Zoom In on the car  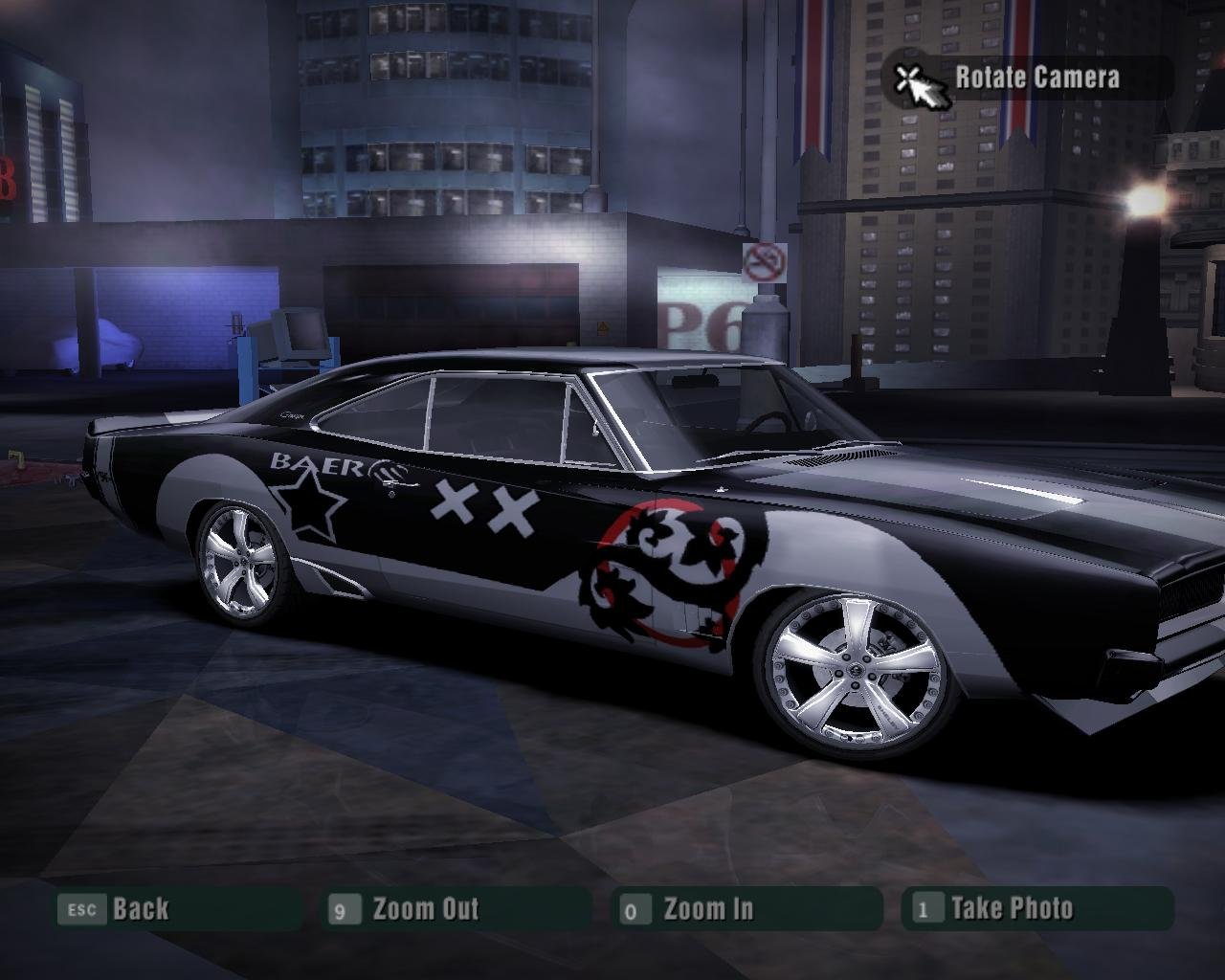tap(707, 908)
